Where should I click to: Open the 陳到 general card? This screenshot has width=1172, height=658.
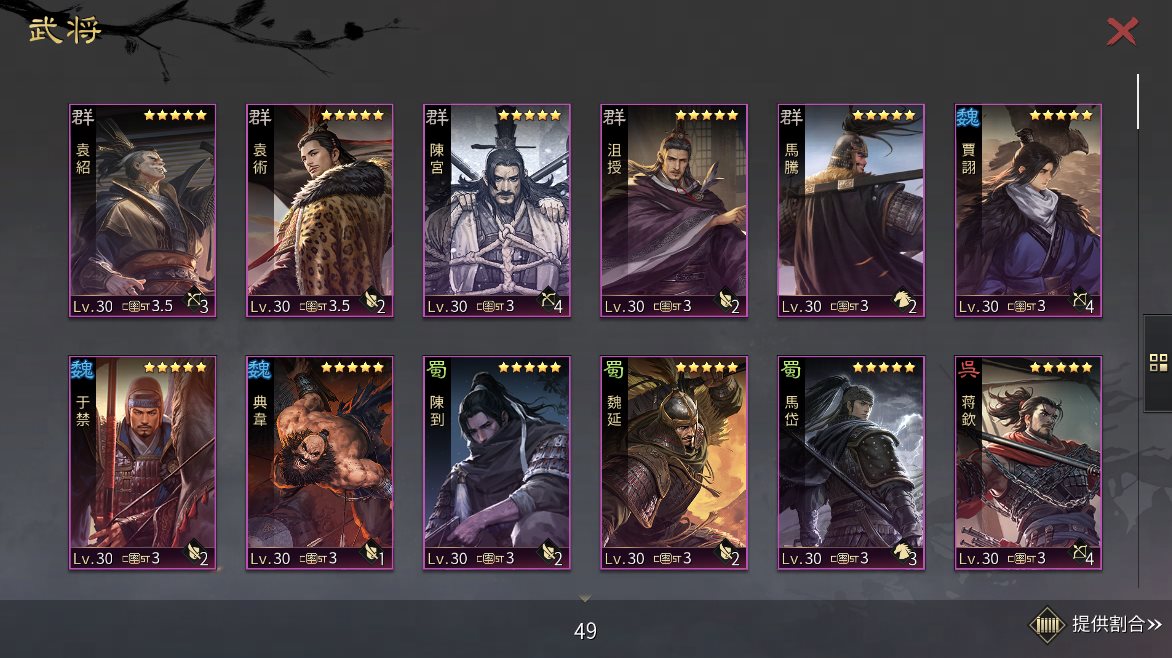click(497, 462)
